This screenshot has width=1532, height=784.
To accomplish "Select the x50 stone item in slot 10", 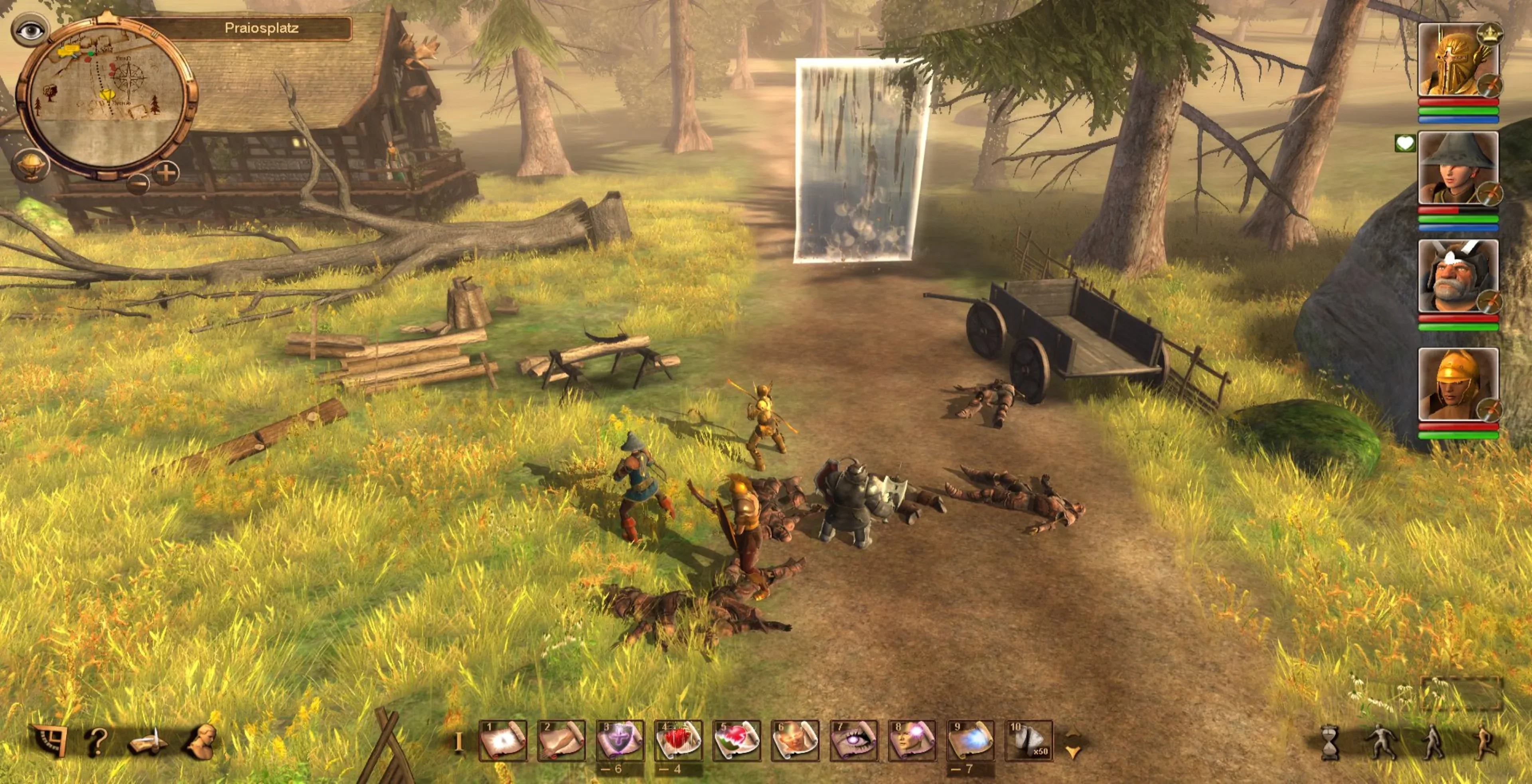I will (x=1029, y=741).
